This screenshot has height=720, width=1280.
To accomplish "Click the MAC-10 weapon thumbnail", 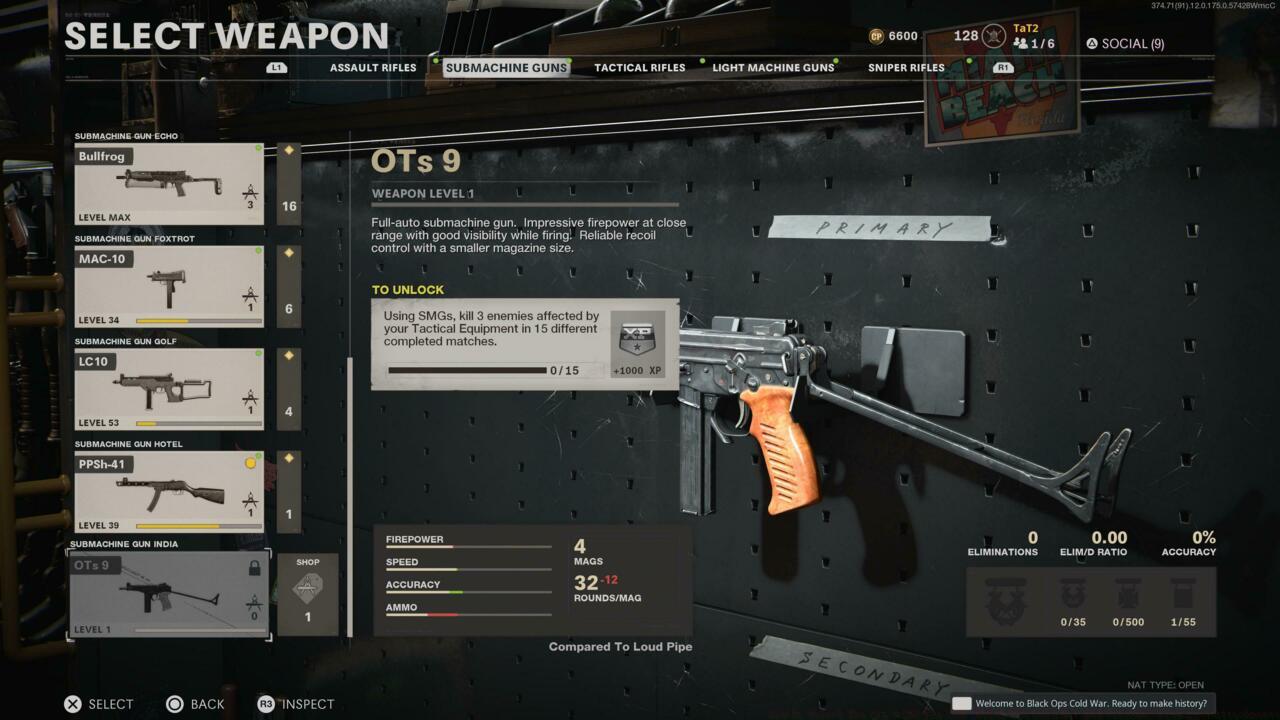I will coord(168,285).
